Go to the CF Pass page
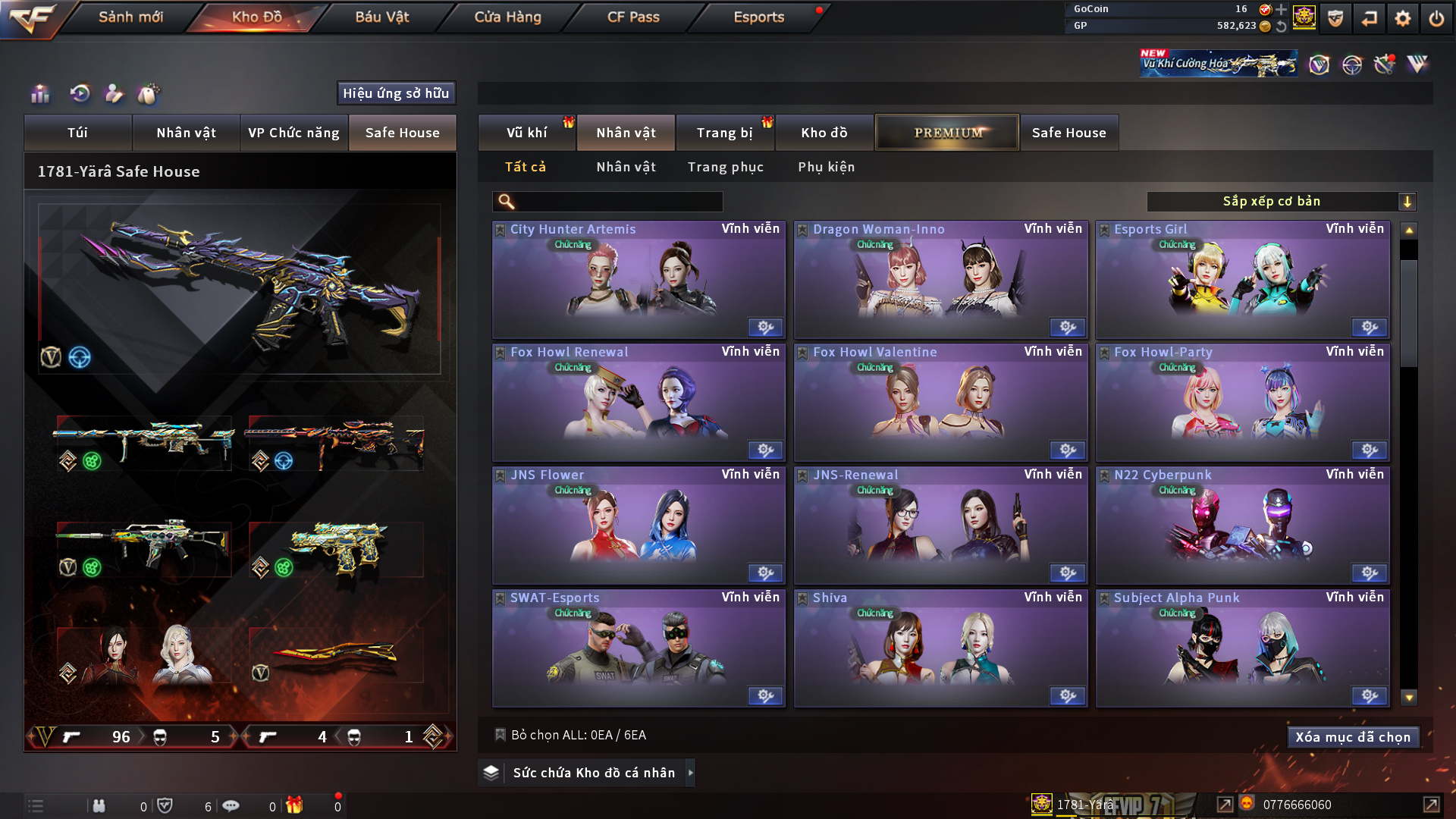Viewport: 1456px width, 819px height. (x=633, y=17)
